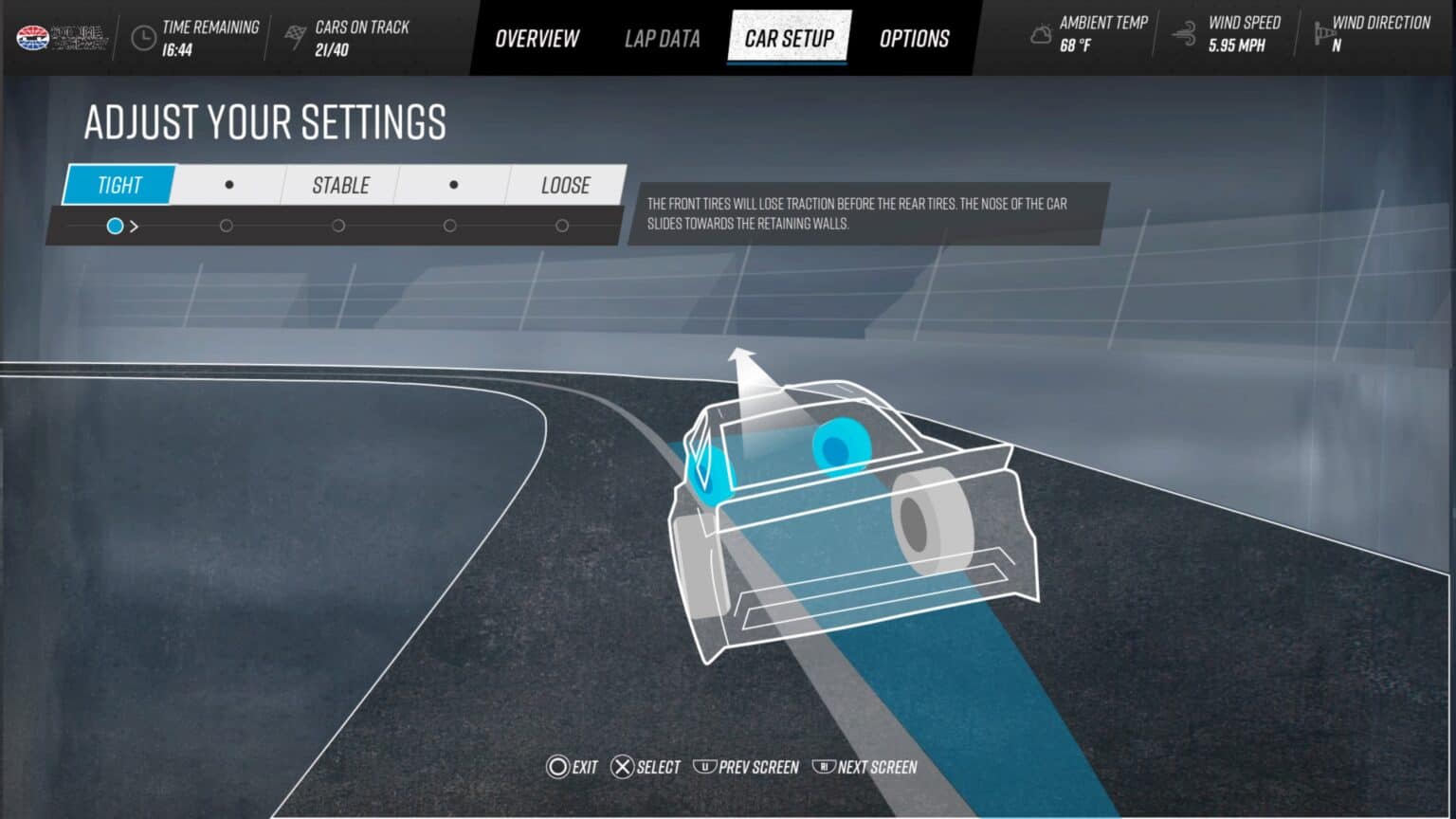The image size is (1456, 819).
Task: Select the cloud icon next to Ambient Temp
Action: click(1039, 34)
